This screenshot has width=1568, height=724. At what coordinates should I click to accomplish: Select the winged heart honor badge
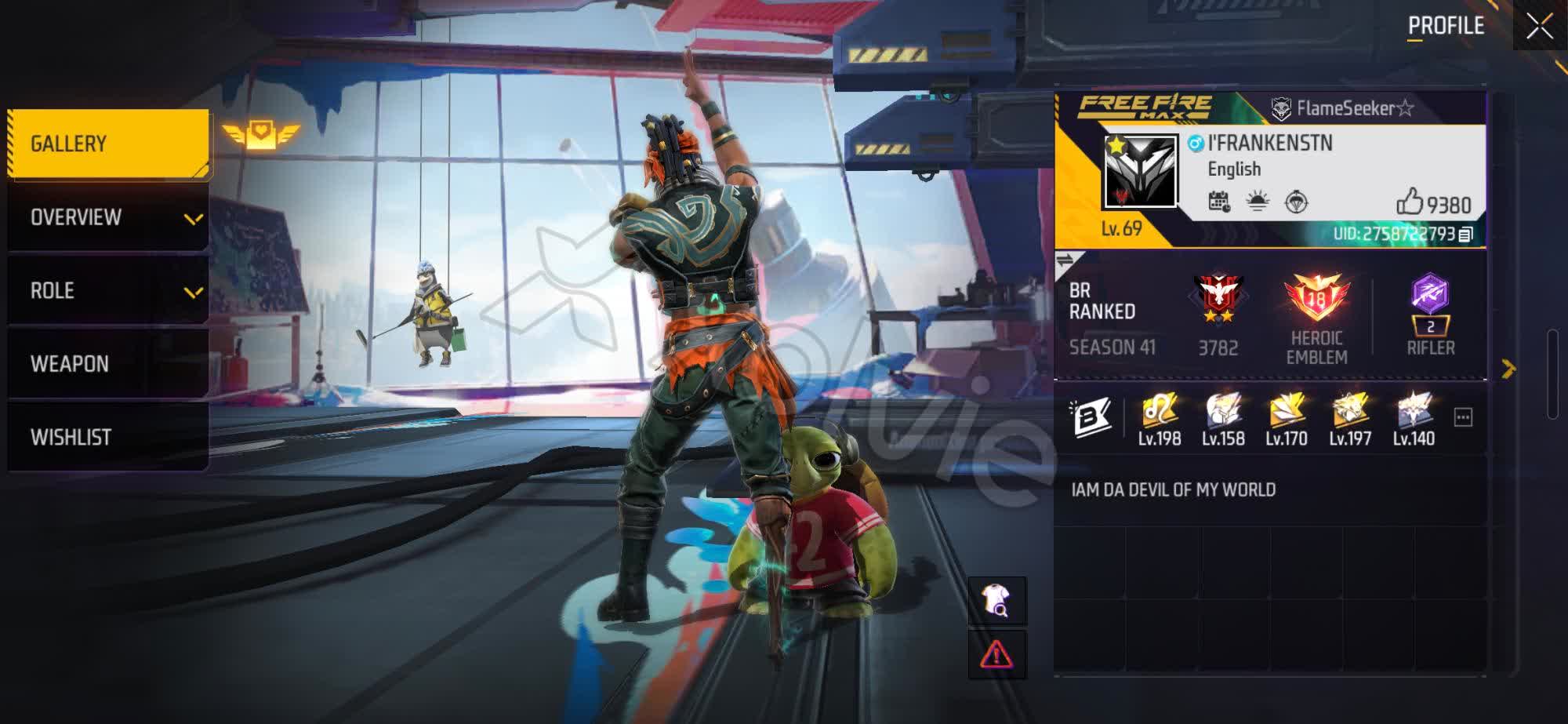(261, 135)
